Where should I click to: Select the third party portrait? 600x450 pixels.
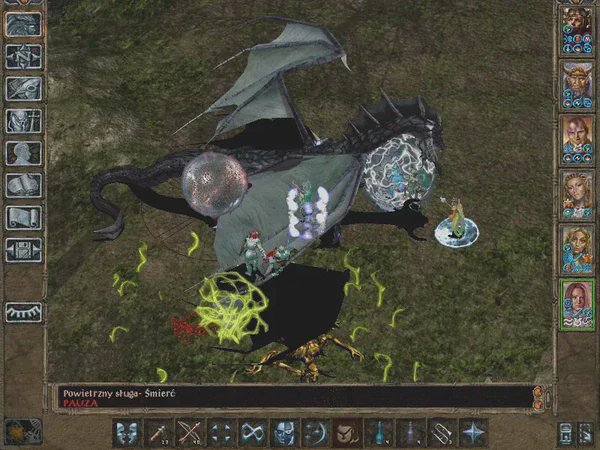pyautogui.click(x=577, y=134)
